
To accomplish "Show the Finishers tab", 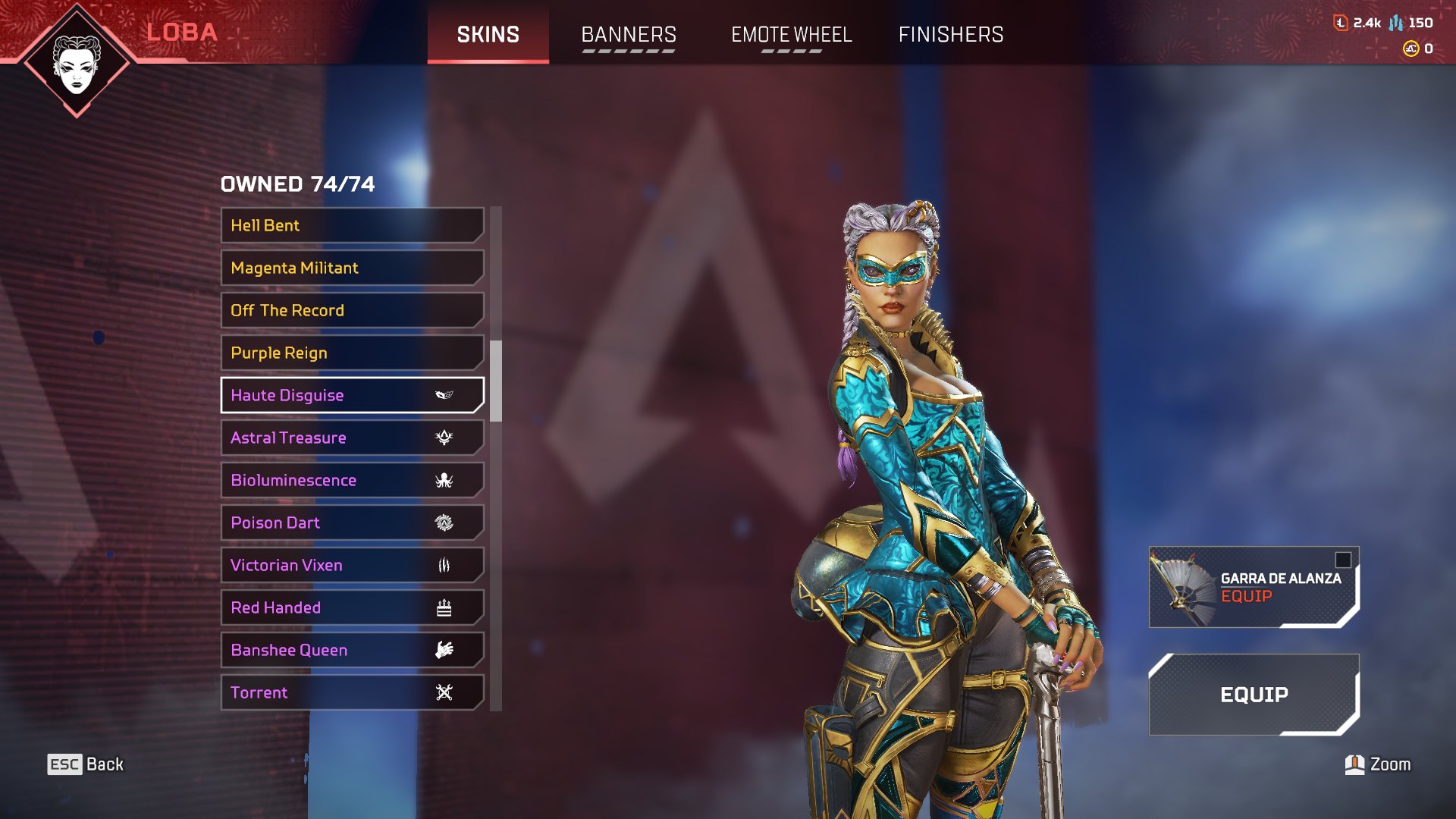I will (951, 34).
